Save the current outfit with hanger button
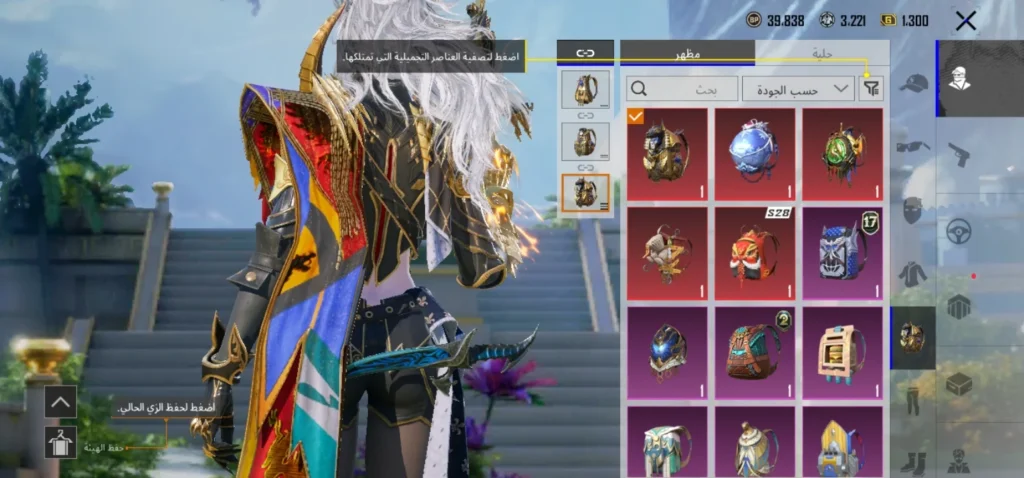1024x478 pixels. (59, 442)
